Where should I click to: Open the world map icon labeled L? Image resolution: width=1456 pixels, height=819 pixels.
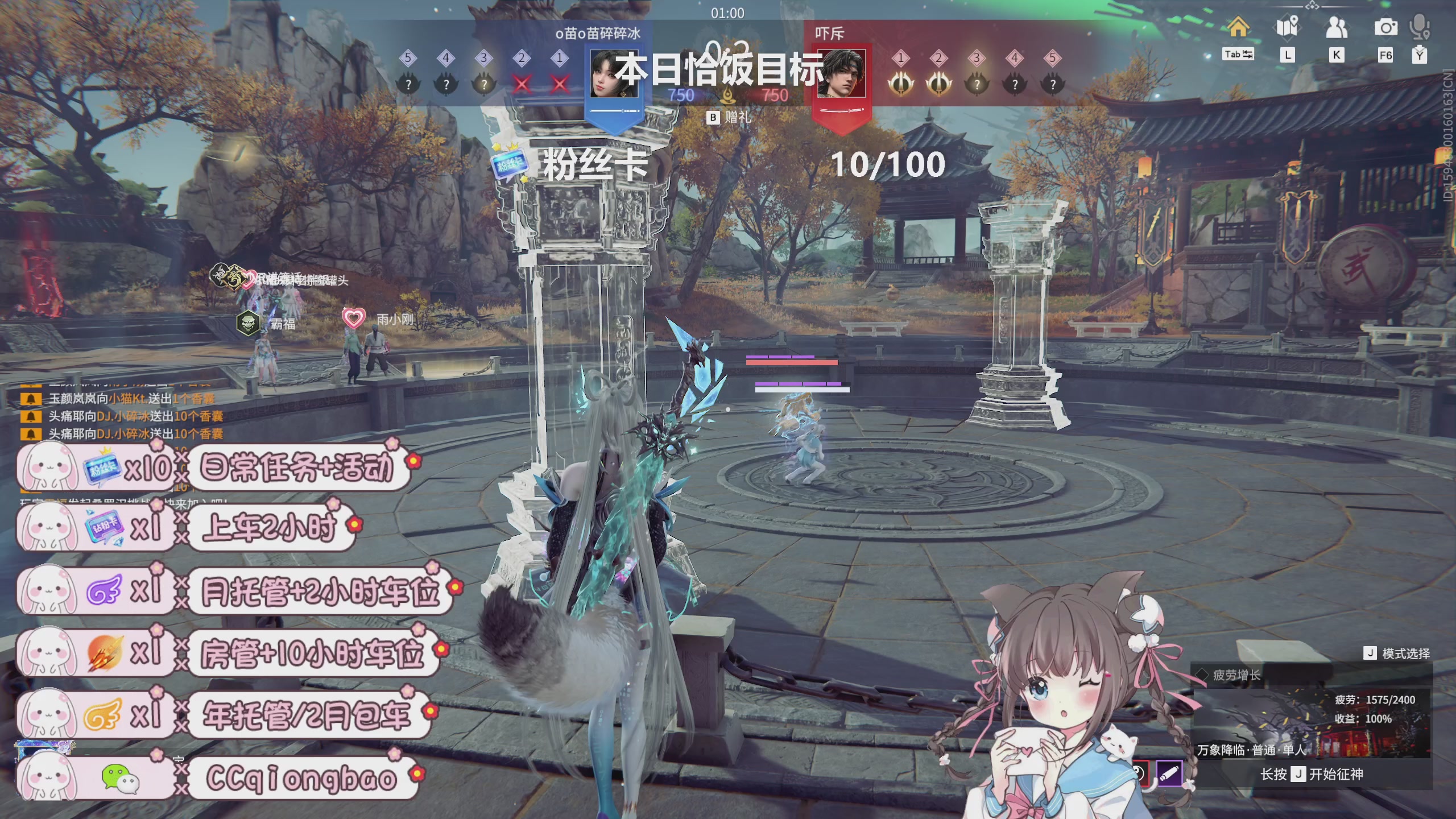coord(1287,27)
